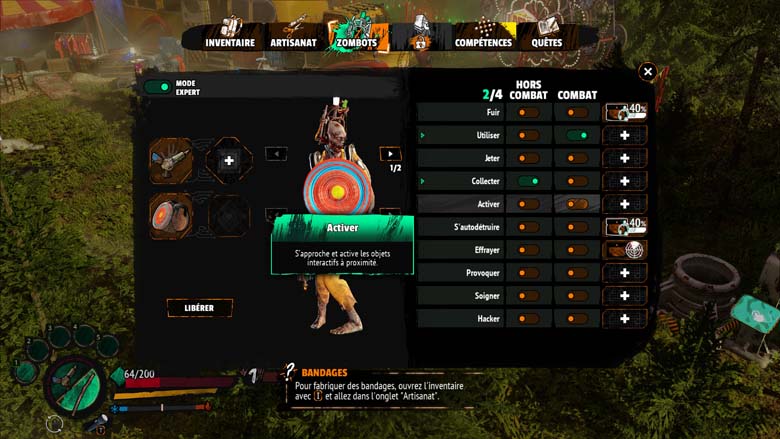This screenshot has width=780, height=439.
Task: Enable Activer in Combat
Action: [x=577, y=204]
